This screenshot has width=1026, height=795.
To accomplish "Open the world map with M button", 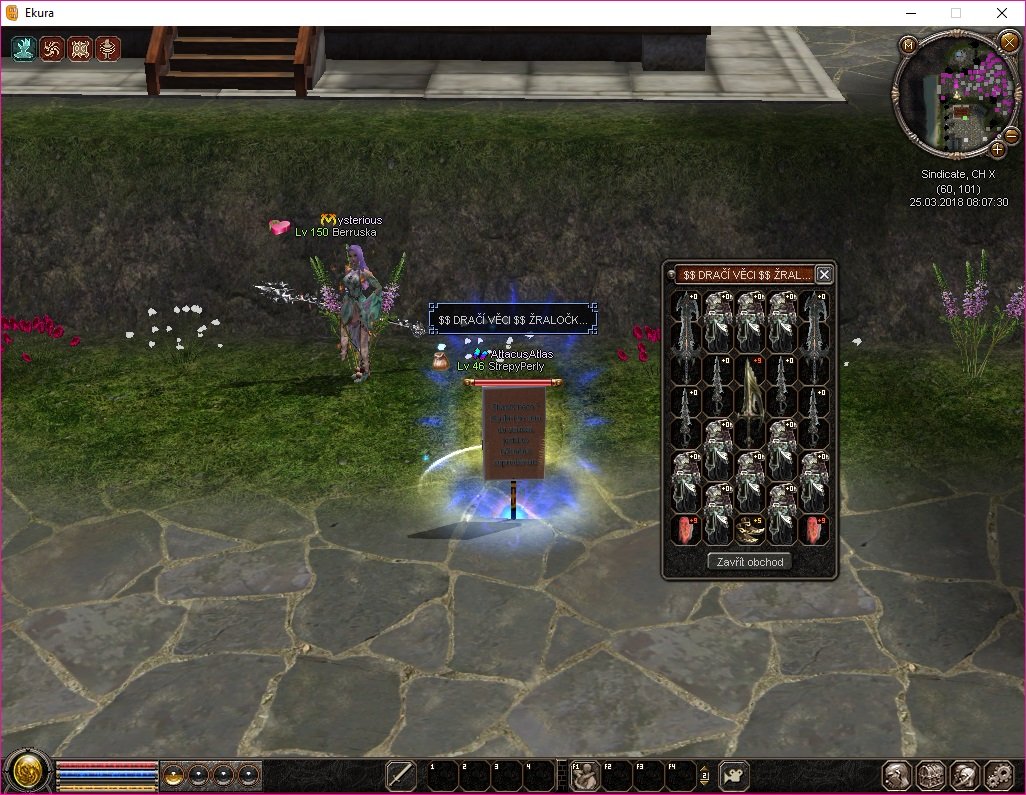I will pyautogui.click(x=907, y=45).
